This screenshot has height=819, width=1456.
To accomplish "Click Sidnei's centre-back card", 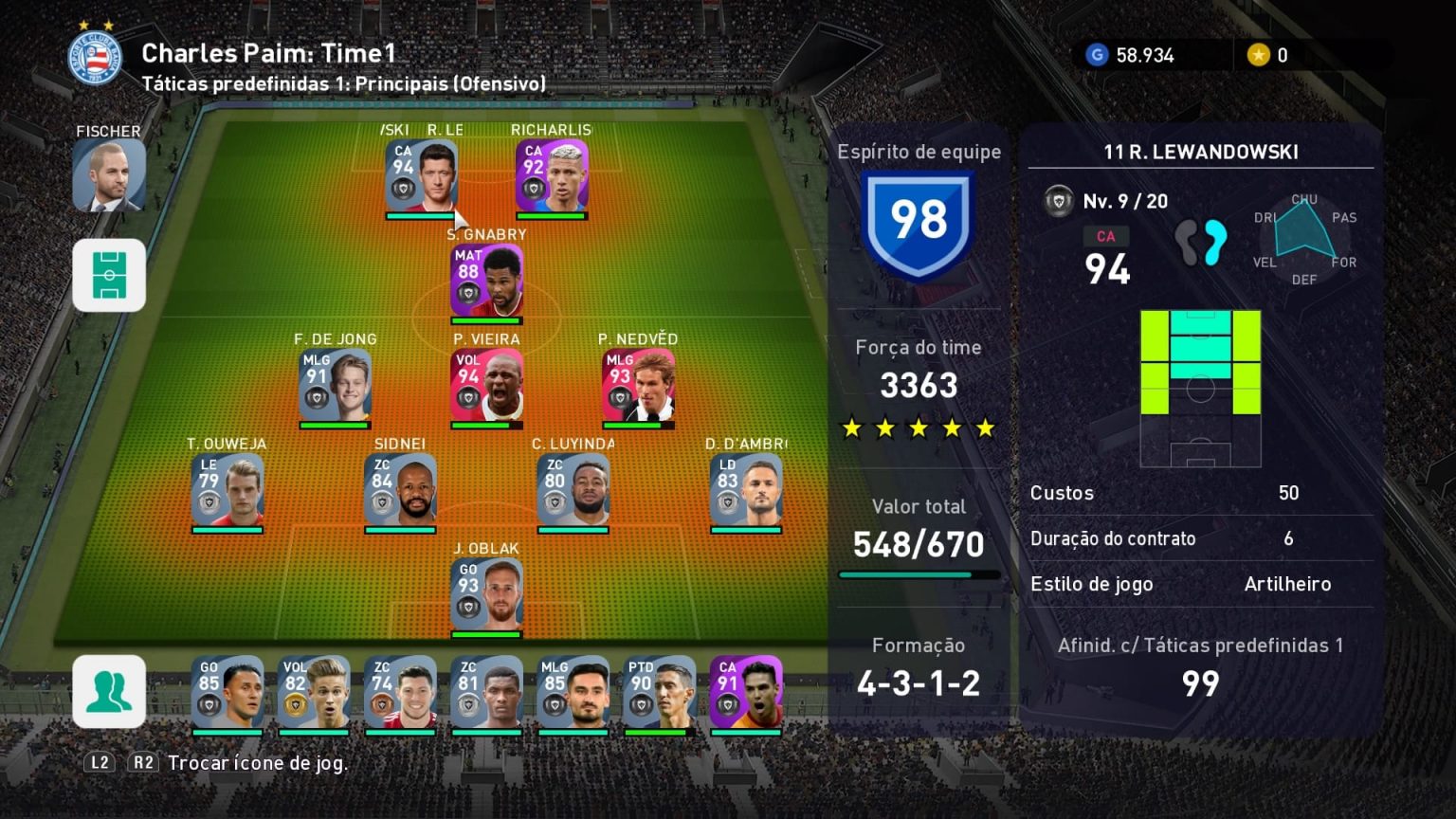I will pos(400,490).
